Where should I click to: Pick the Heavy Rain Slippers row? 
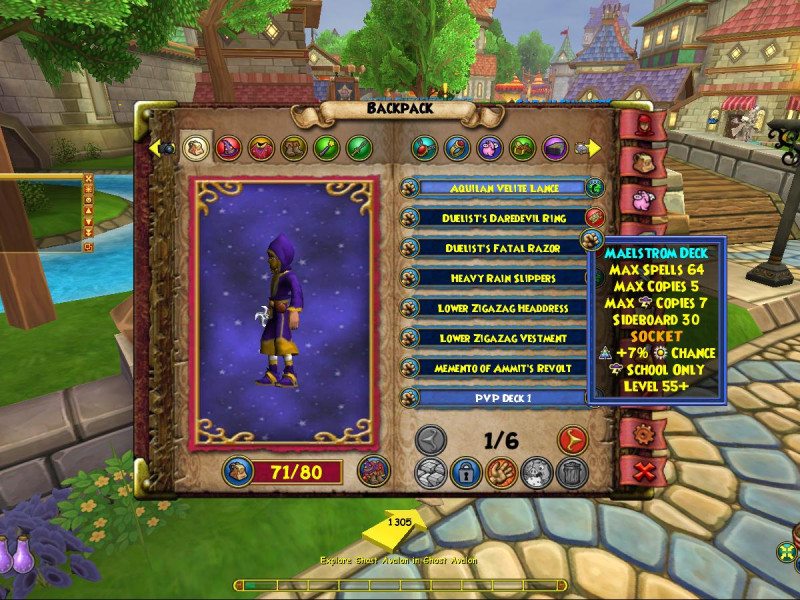tap(496, 277)
